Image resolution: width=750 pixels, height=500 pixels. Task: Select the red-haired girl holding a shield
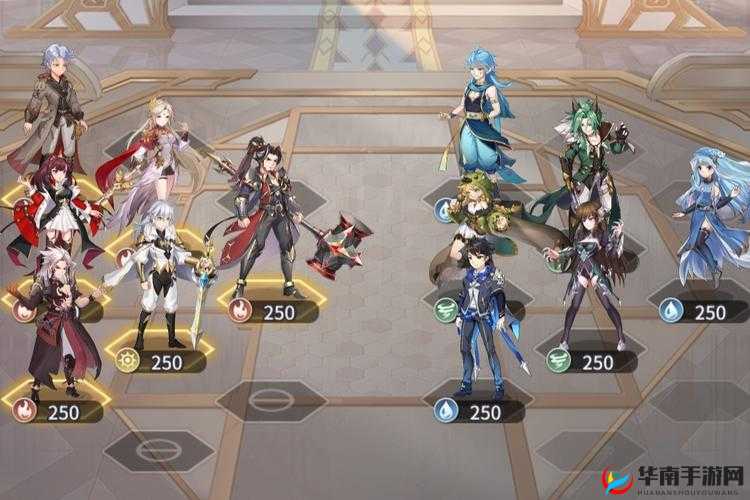[53, 203]
